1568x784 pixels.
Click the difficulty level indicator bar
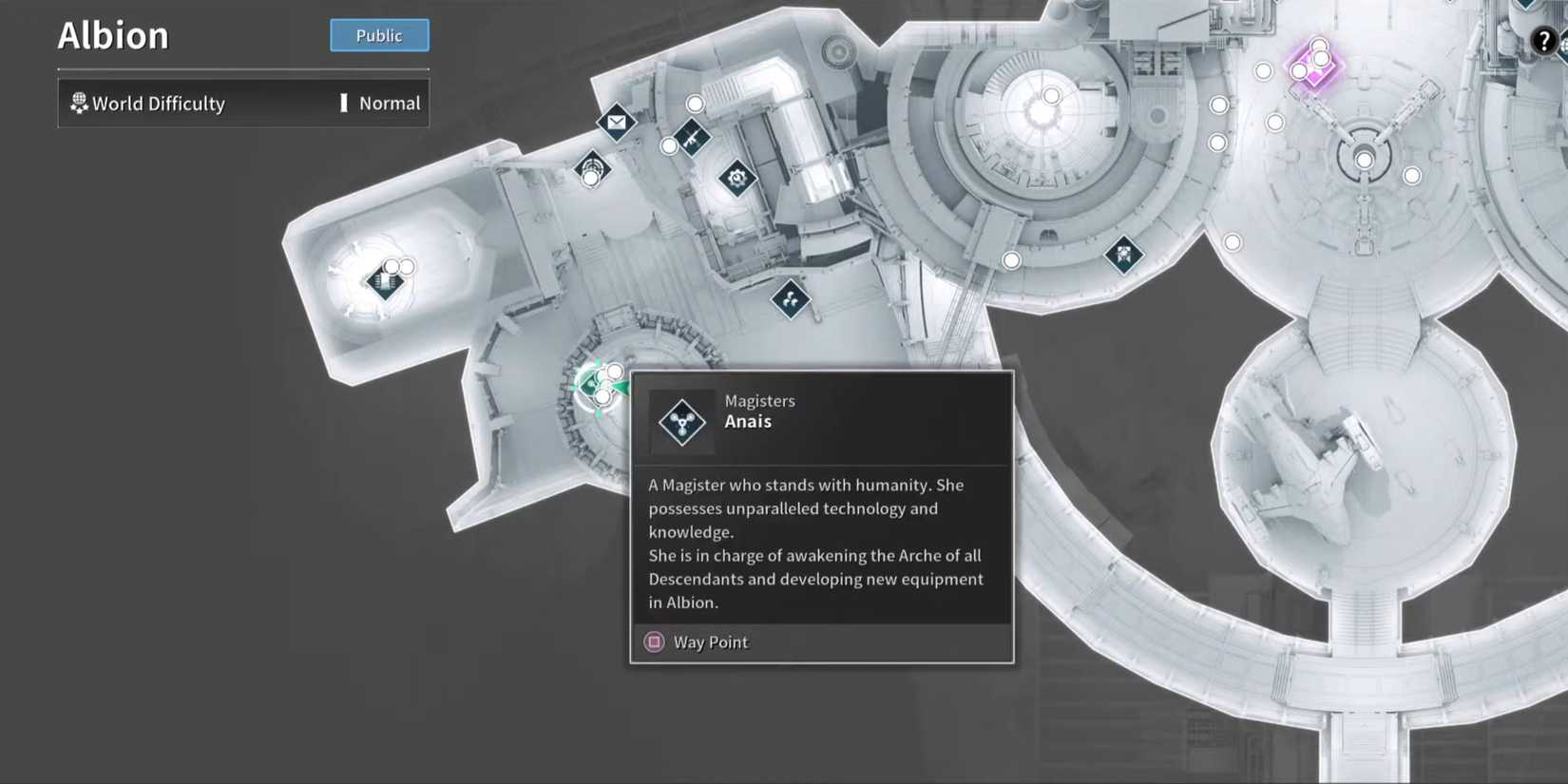pos(344,104)
